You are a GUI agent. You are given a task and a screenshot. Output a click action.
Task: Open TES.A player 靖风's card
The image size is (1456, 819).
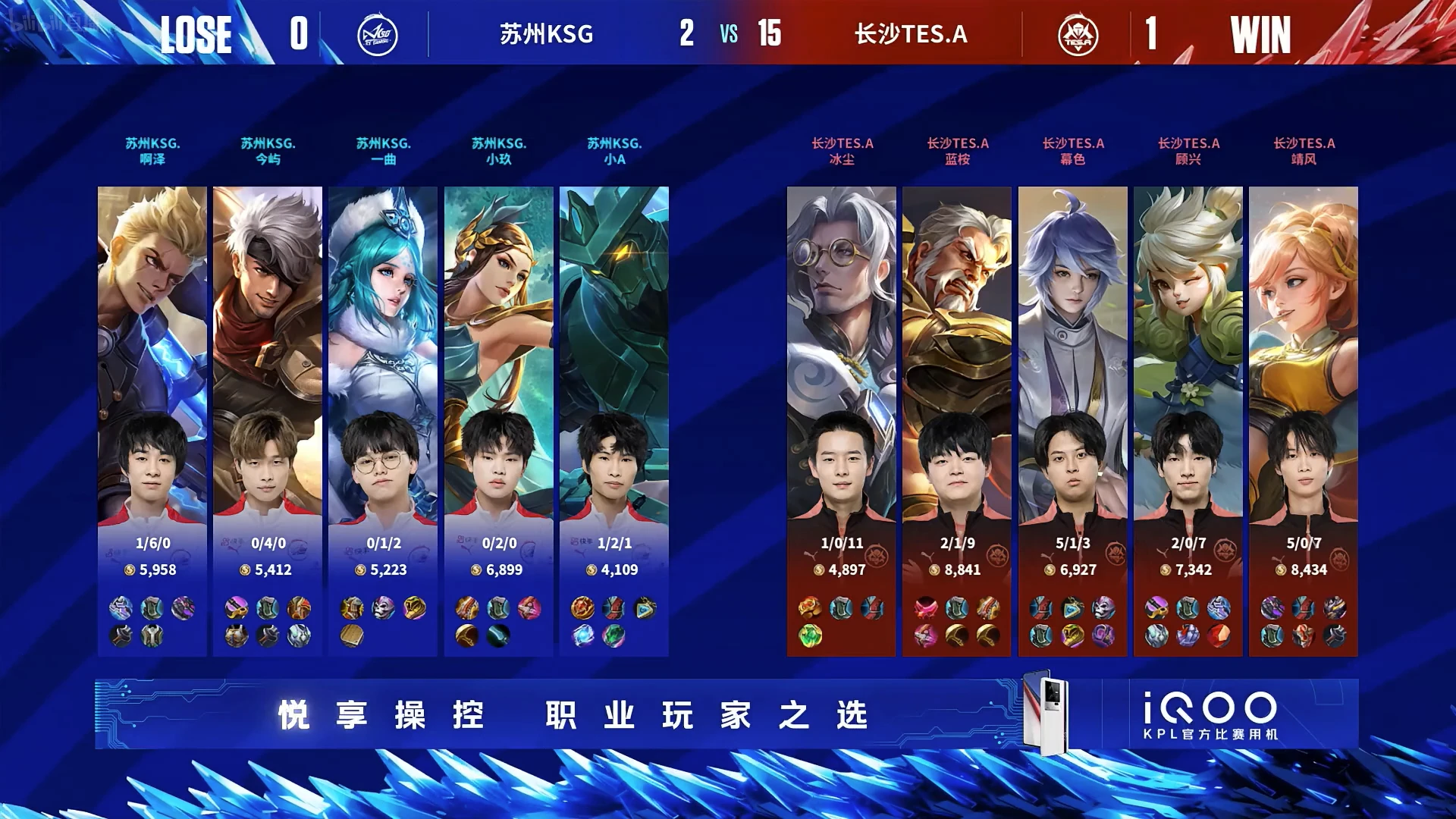click(1303, 421)
